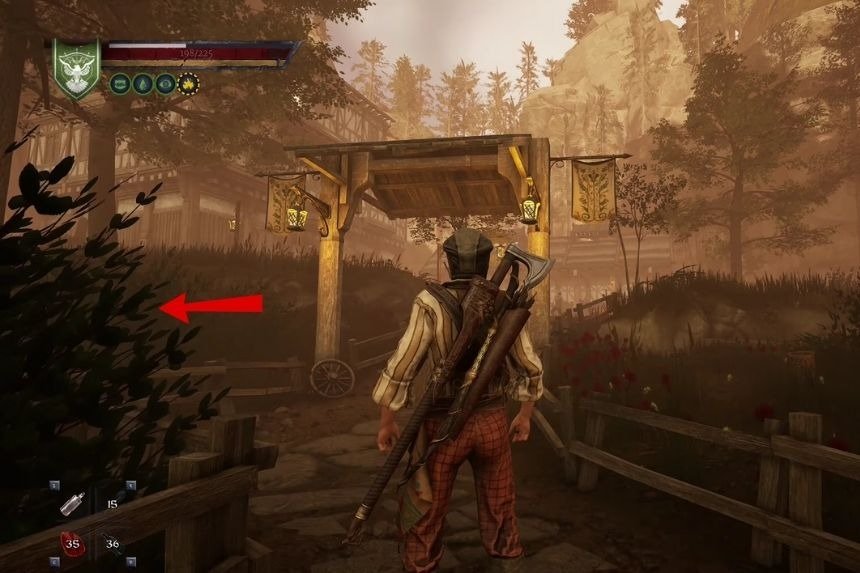The image size is (860, 573).
Task: Select the quick slot showing 36
Action: point(112,545)
